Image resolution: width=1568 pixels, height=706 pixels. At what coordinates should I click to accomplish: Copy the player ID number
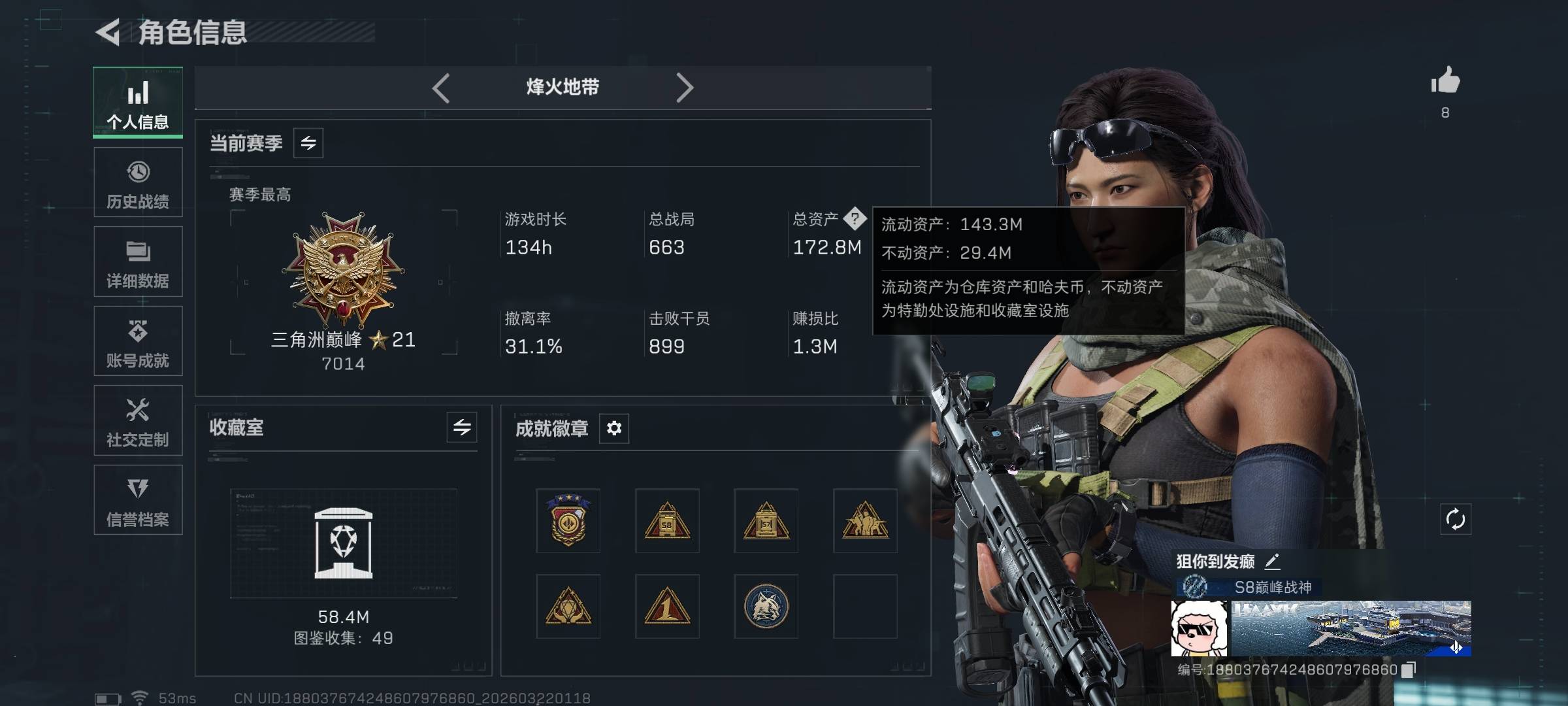[x=1409, y=669]
